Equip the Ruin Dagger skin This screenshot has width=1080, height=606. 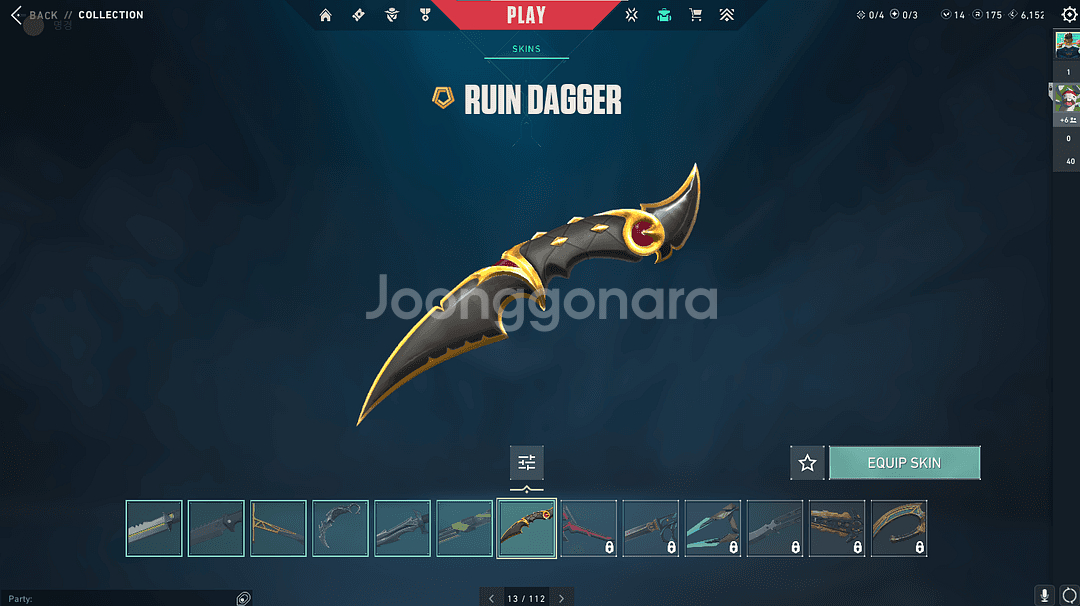pyautogui.click(x=904, y=463)
